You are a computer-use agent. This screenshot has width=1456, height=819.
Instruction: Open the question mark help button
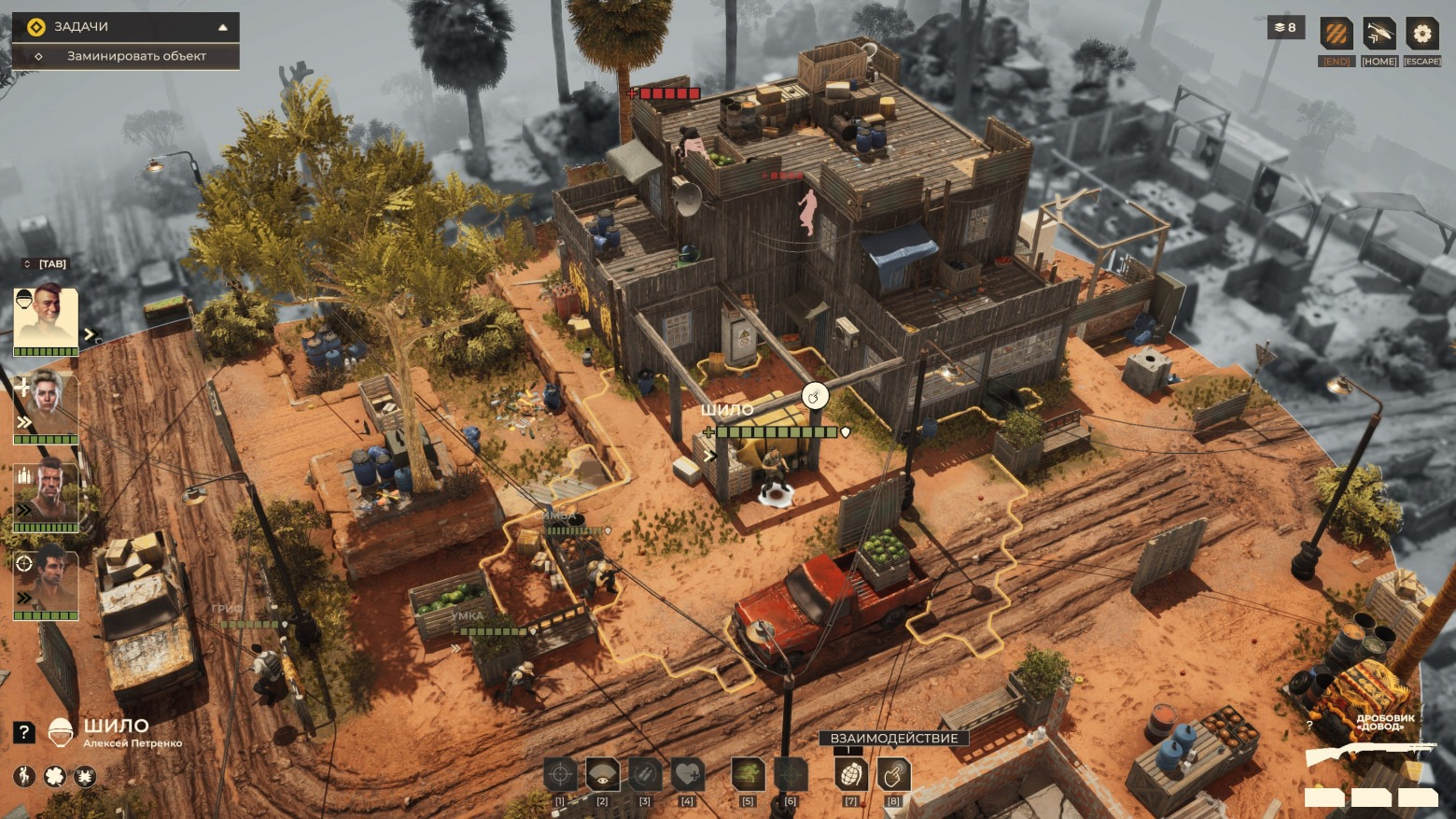(23, 733)
